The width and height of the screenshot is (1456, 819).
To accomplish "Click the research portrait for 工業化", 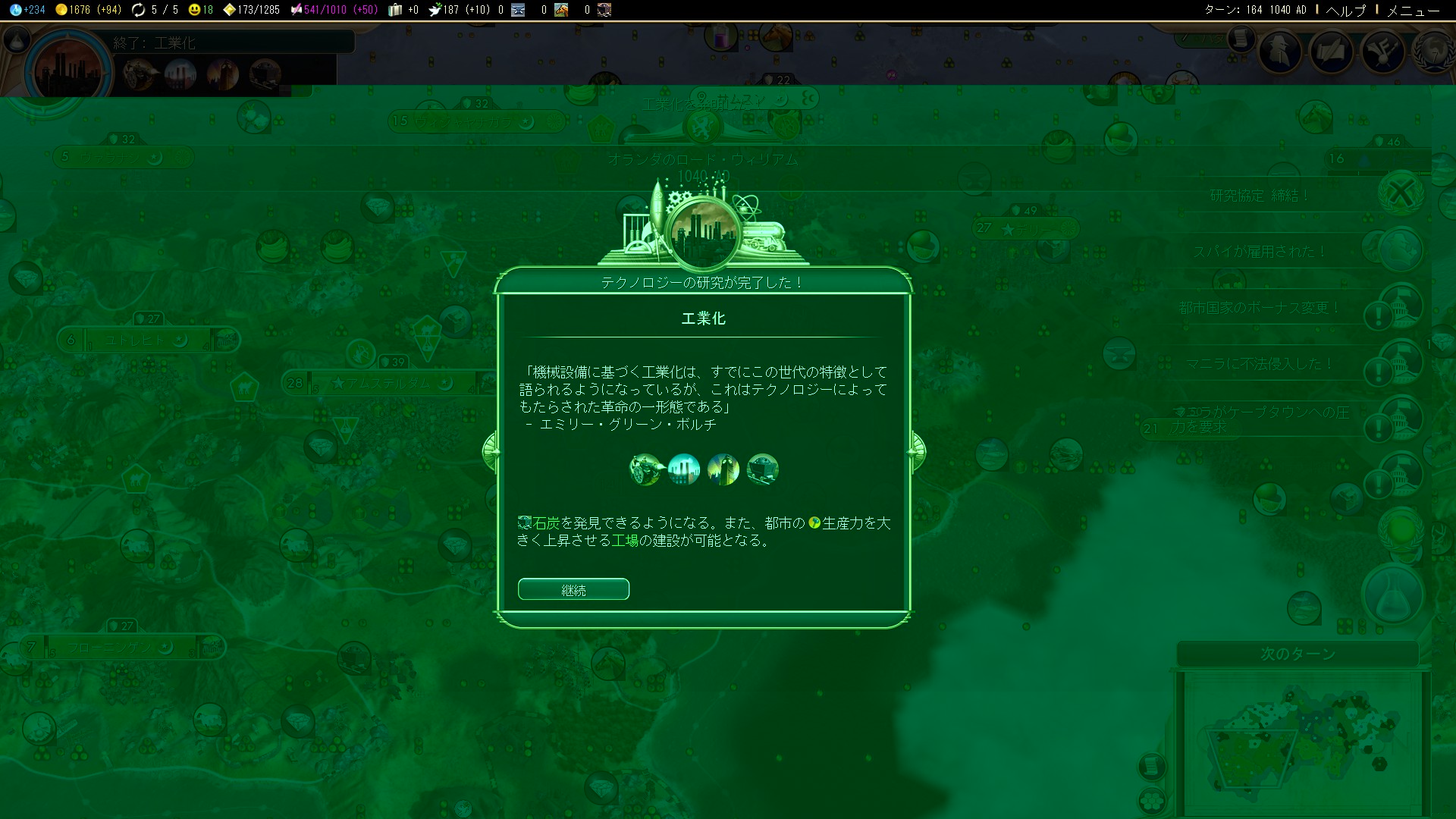I will pyautogui.click(x=68, y=72).
